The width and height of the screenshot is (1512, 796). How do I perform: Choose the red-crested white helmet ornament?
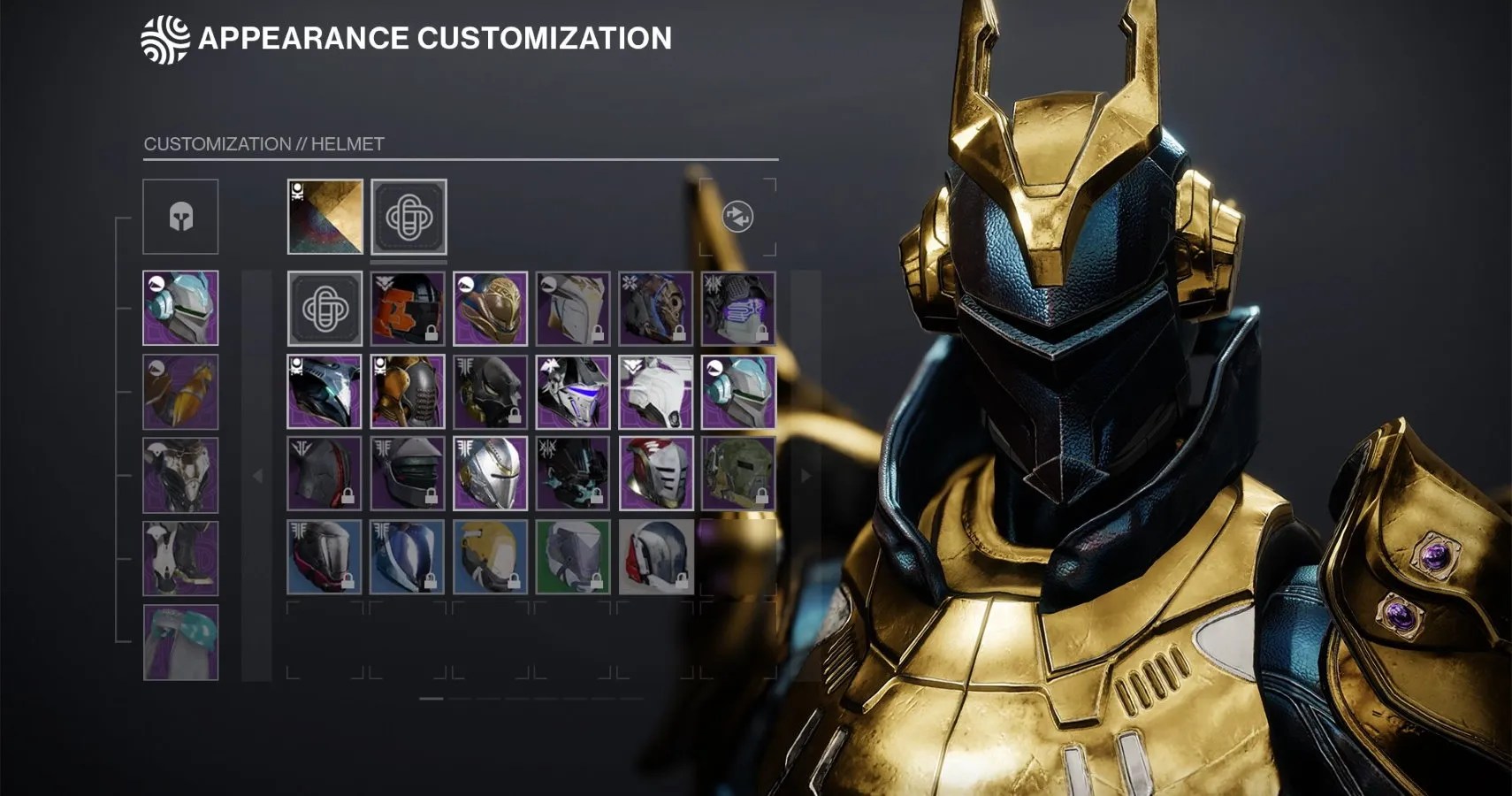(655, 473)
